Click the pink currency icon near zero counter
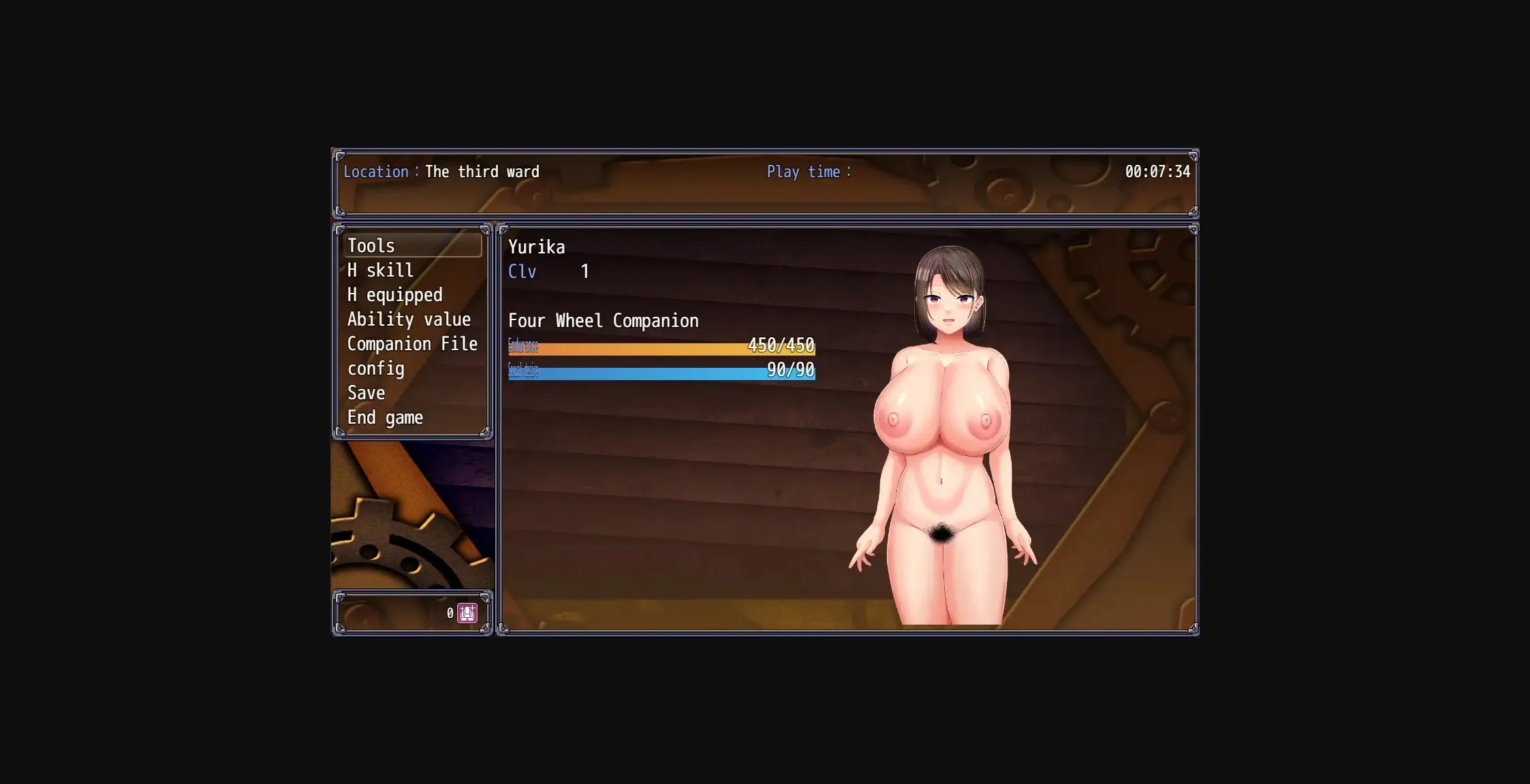 (x=467, y=612)
